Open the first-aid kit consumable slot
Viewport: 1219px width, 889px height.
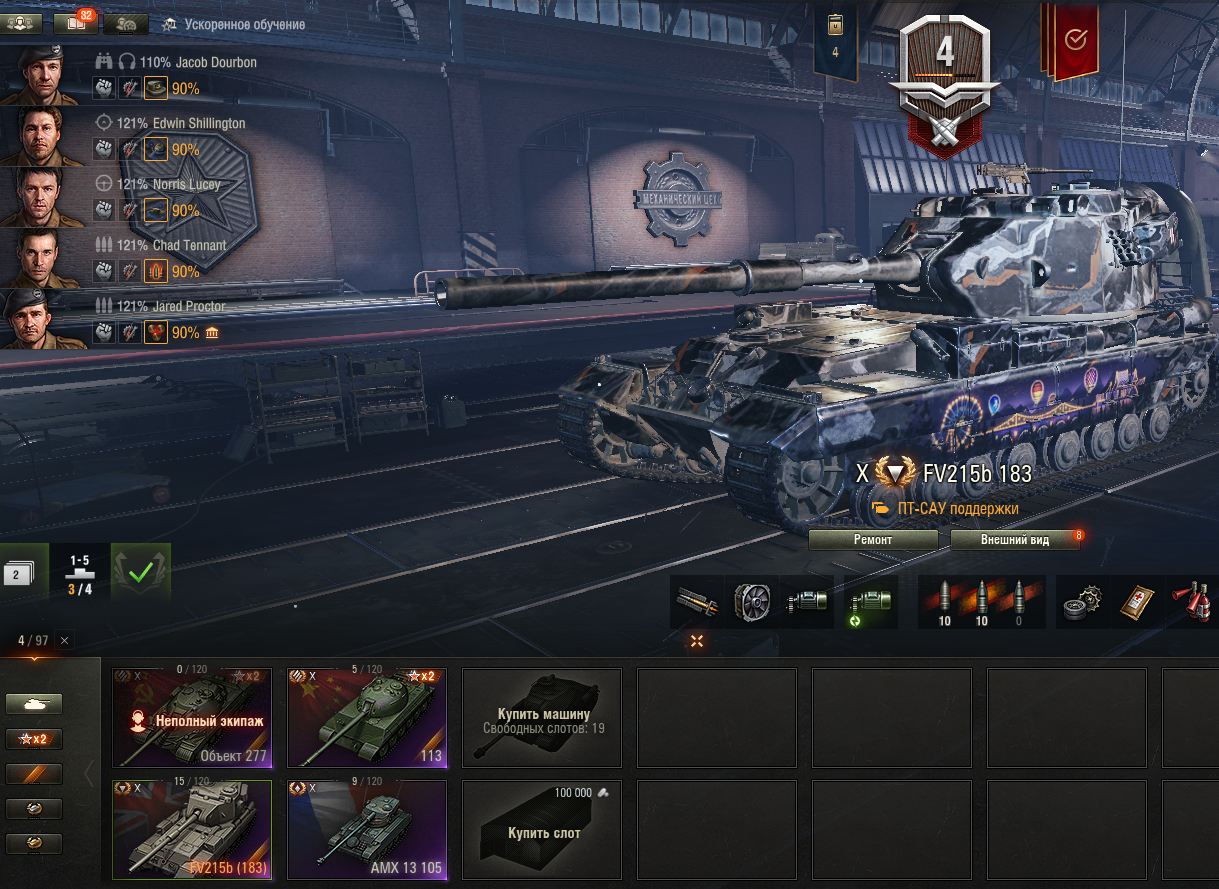(x=1135, y=602)
